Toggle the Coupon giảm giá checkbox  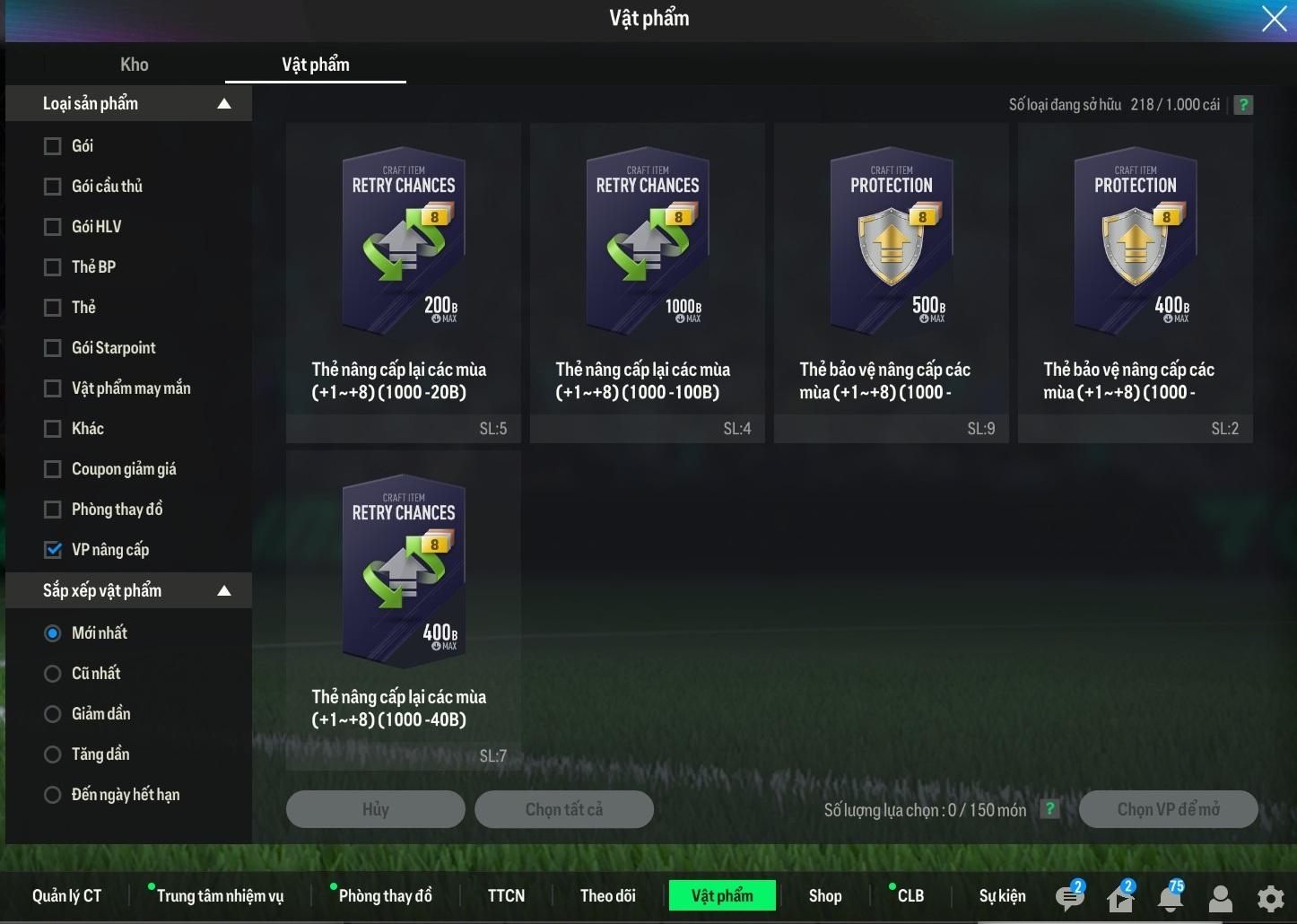click(53, 469)
